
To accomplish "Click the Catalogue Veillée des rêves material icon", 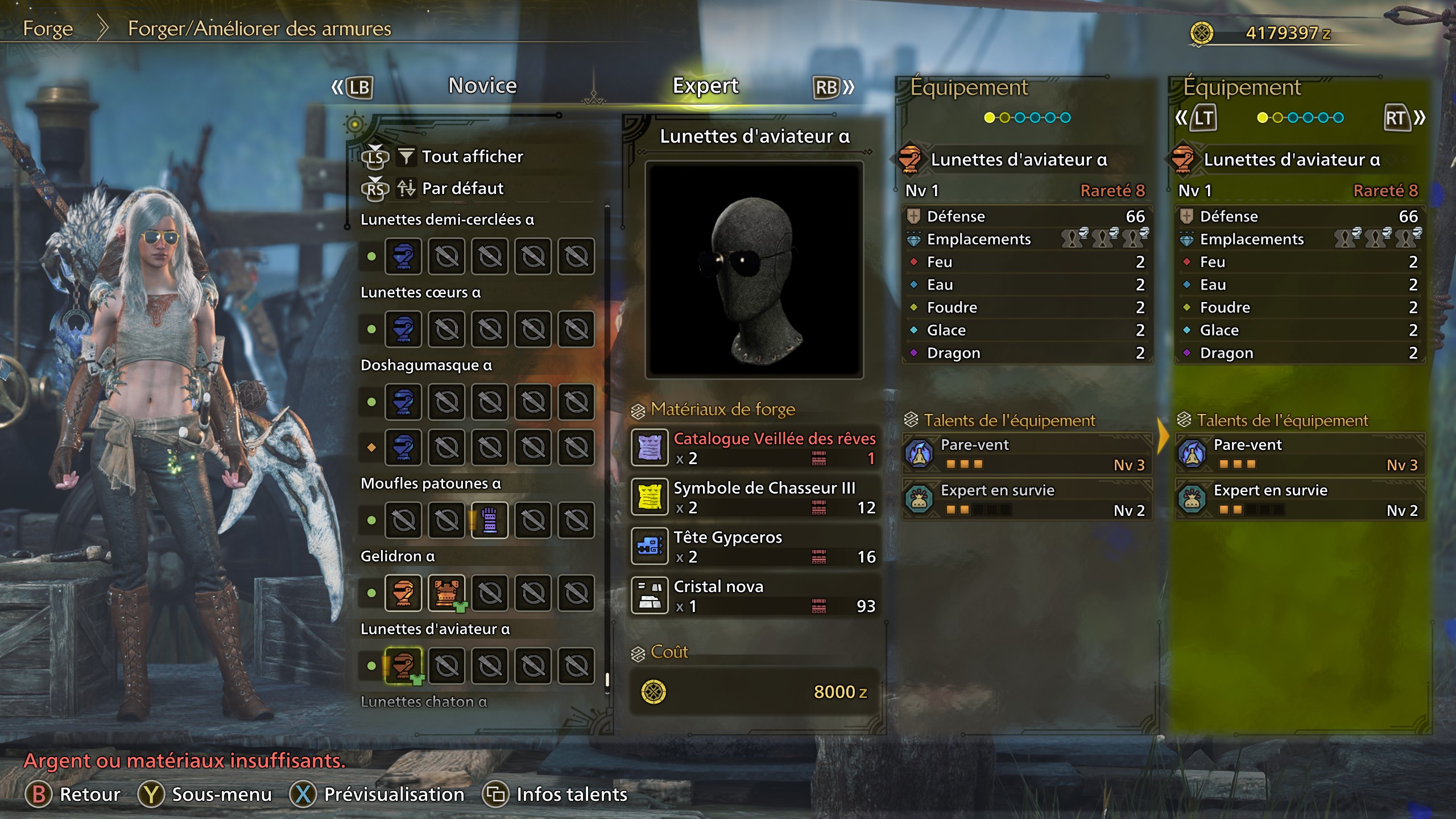I will click(650, 448).
